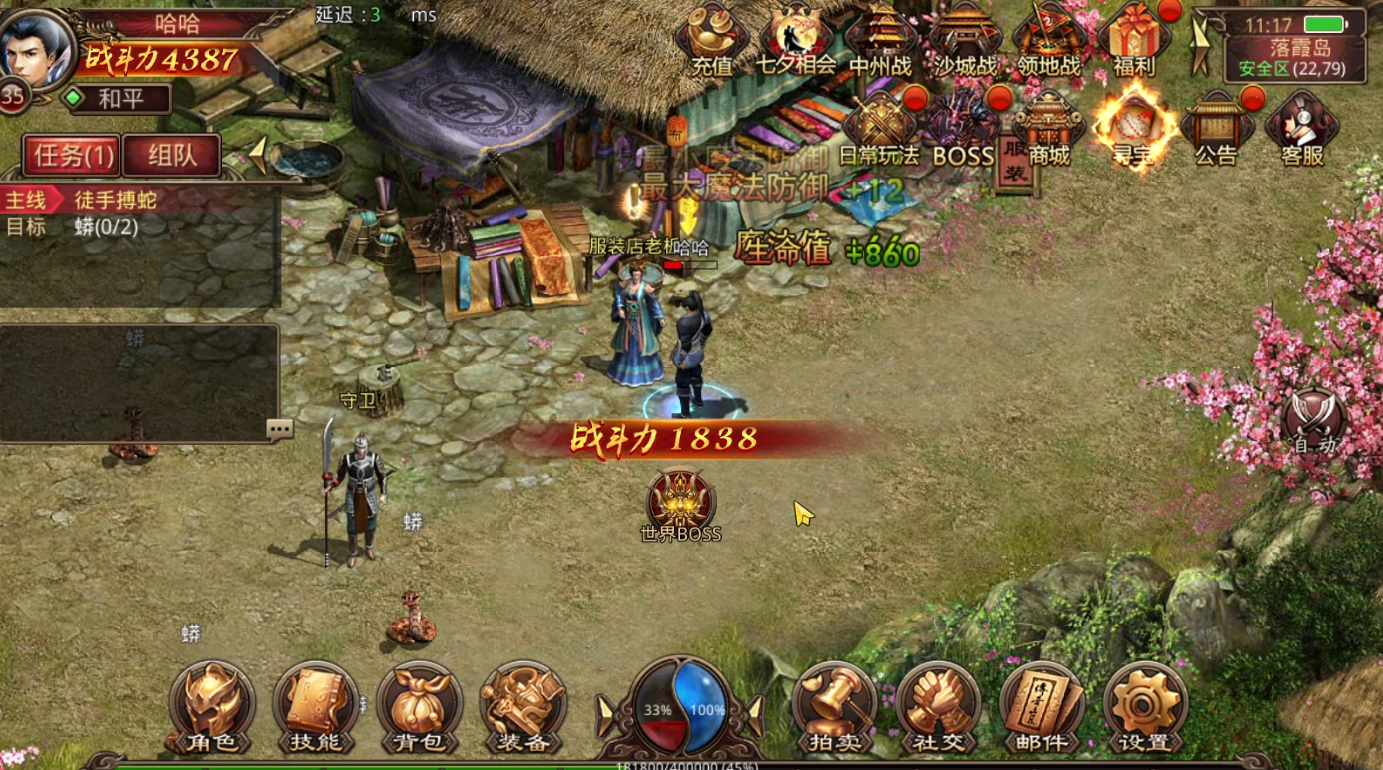This screenshot has width=1383, height=770.
Task: Open the 设置 settings gear
Action: [x=1145, y=706]
